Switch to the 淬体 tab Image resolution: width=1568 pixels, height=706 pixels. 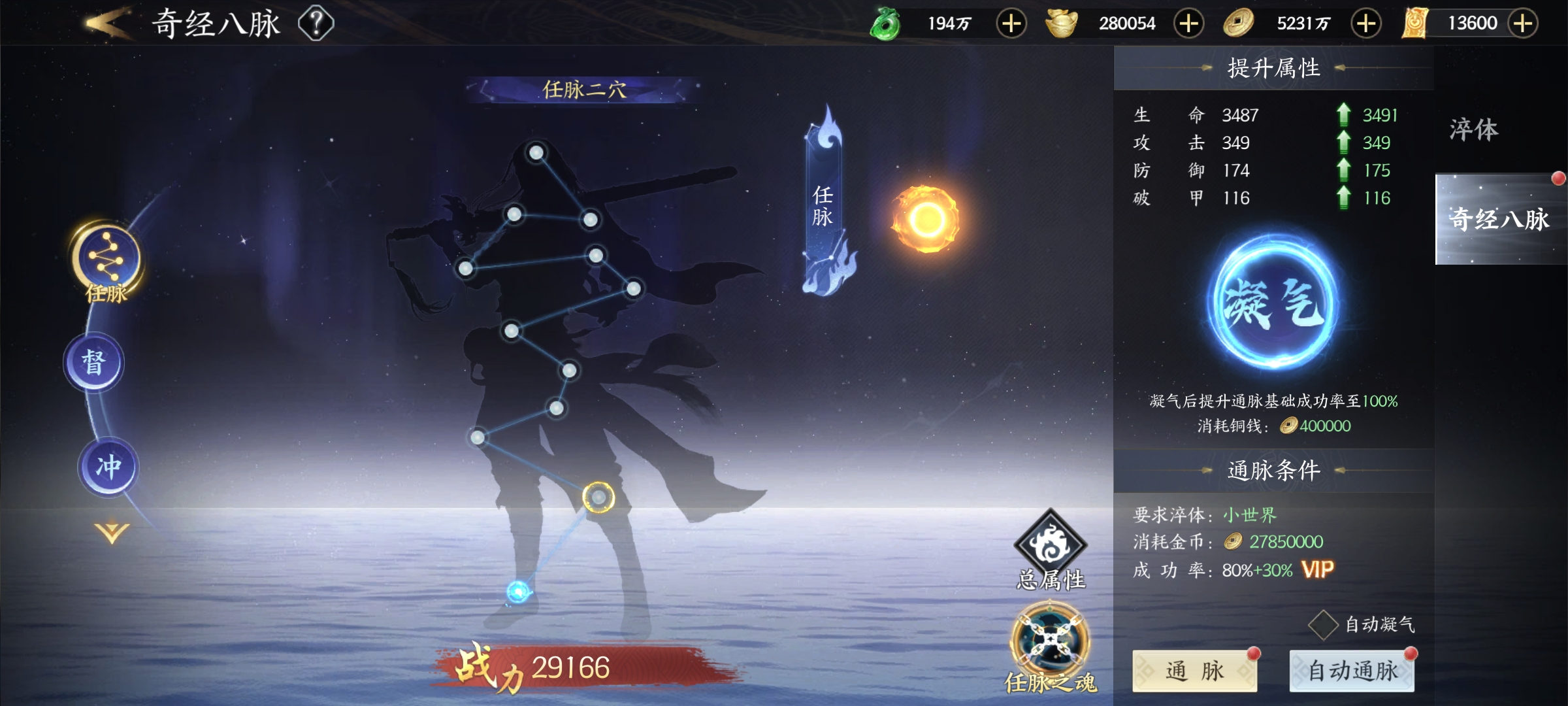[x=1474, y=129]
